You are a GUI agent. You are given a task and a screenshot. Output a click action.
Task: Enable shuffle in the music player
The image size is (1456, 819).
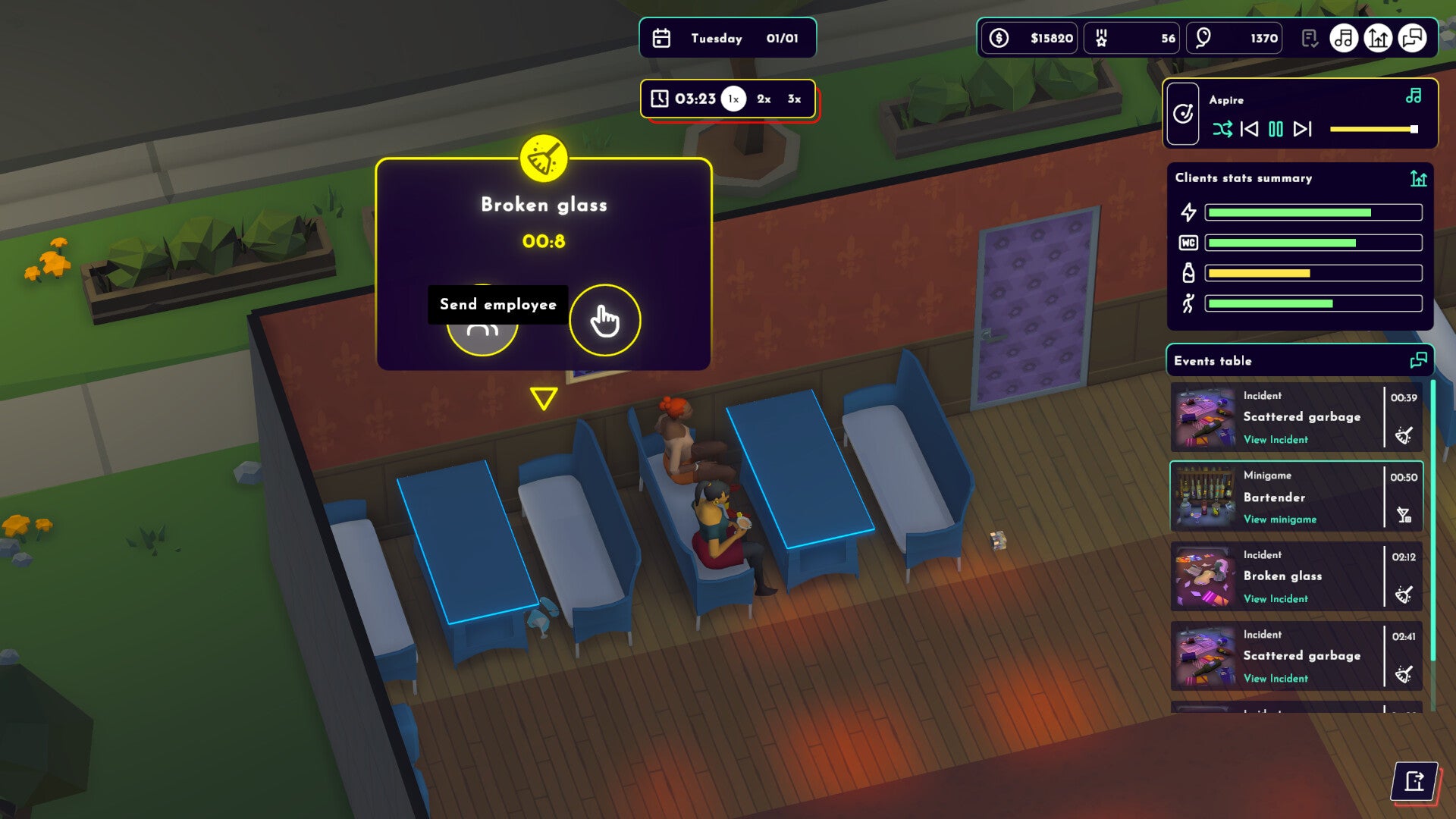point(1224,130)
